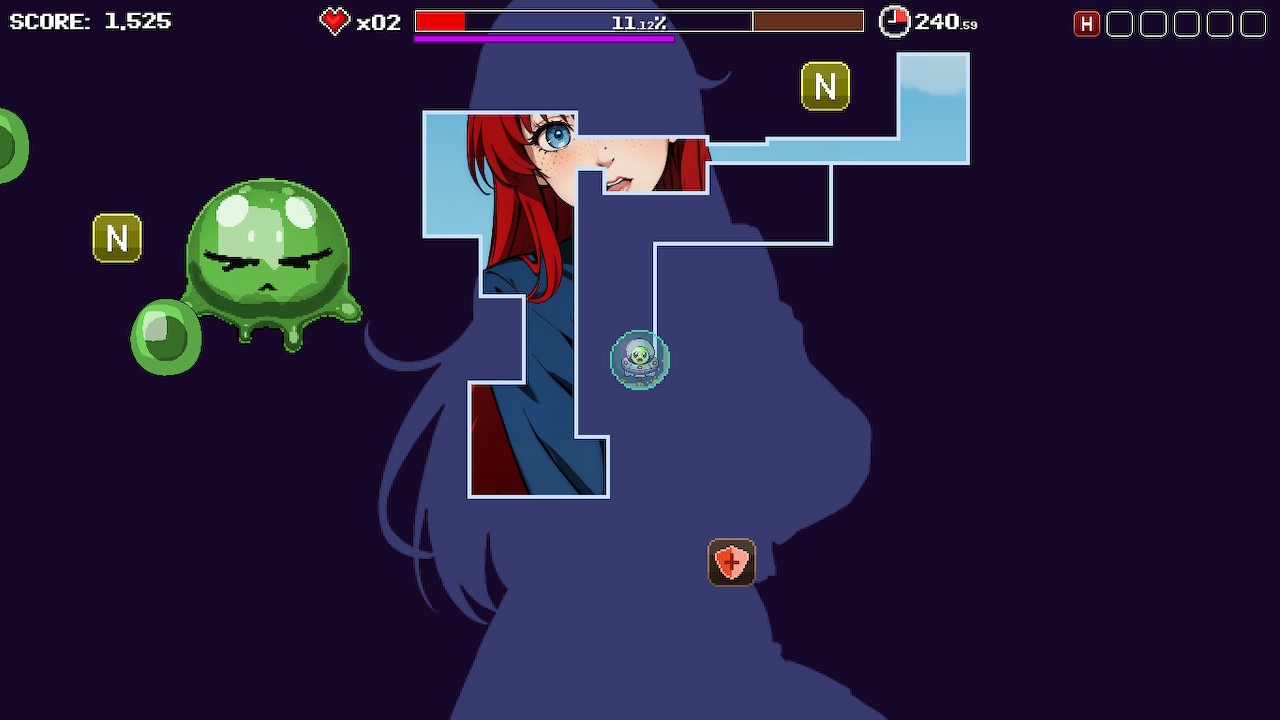Click the N power-up badge near the slime
The height and width of the screenshot is (720, 1280).
pos(117,238)
